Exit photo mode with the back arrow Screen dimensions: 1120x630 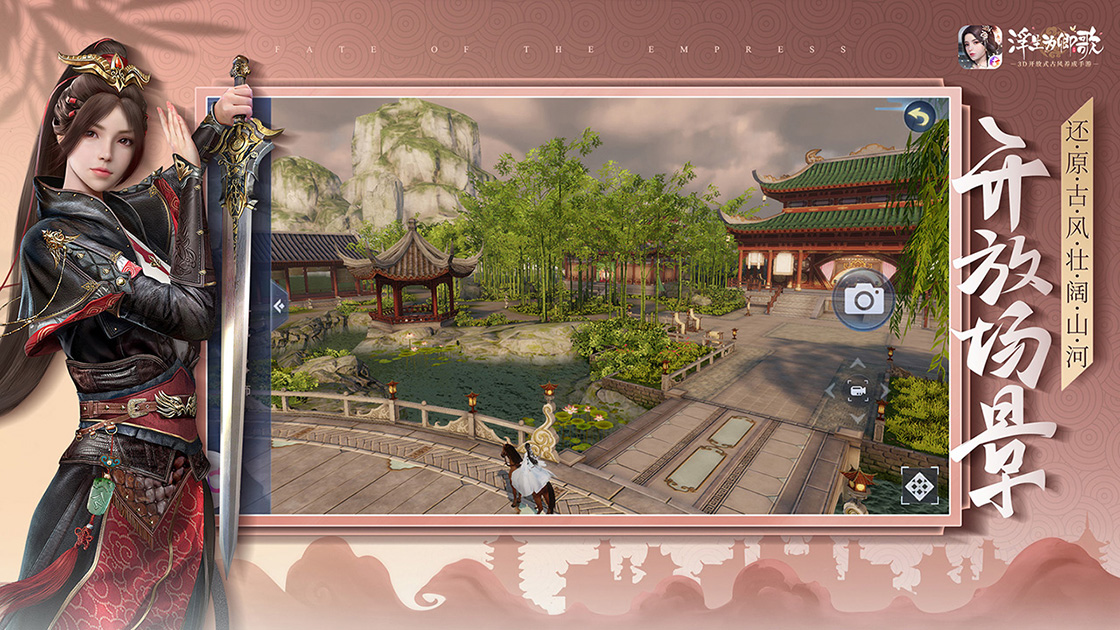click(919, 118)
